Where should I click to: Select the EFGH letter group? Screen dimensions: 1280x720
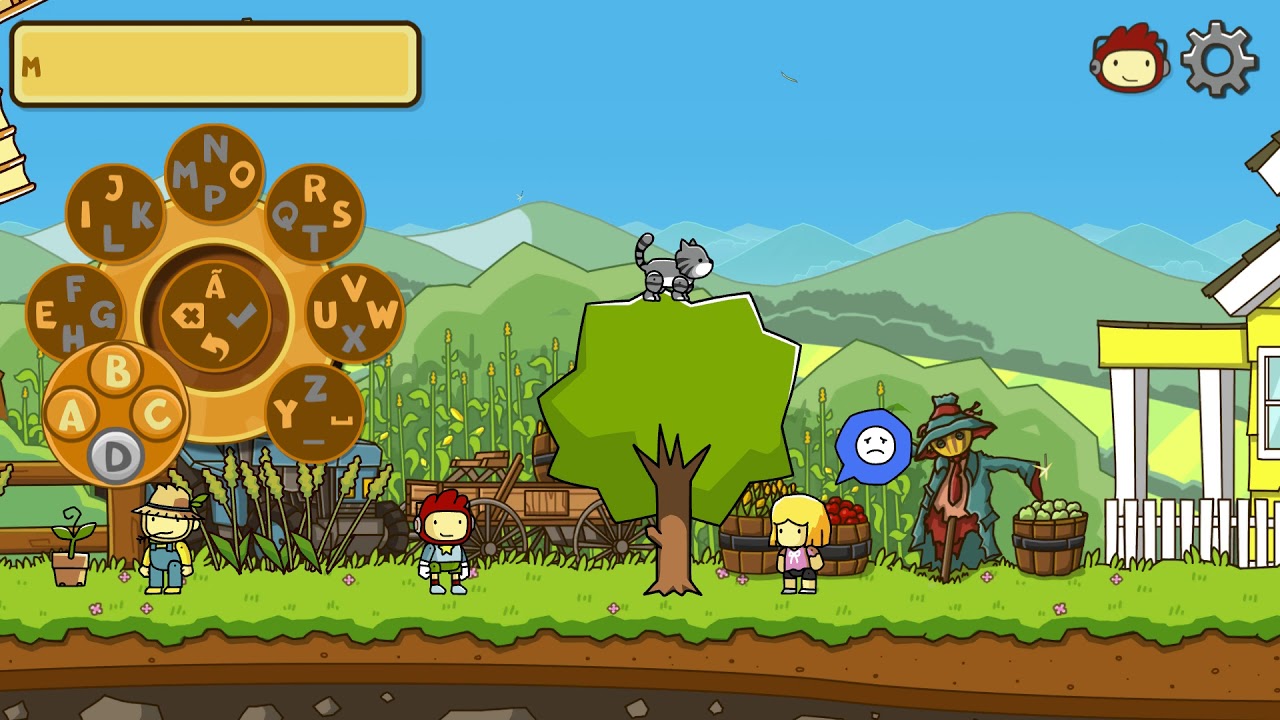(x=75, y=314)
